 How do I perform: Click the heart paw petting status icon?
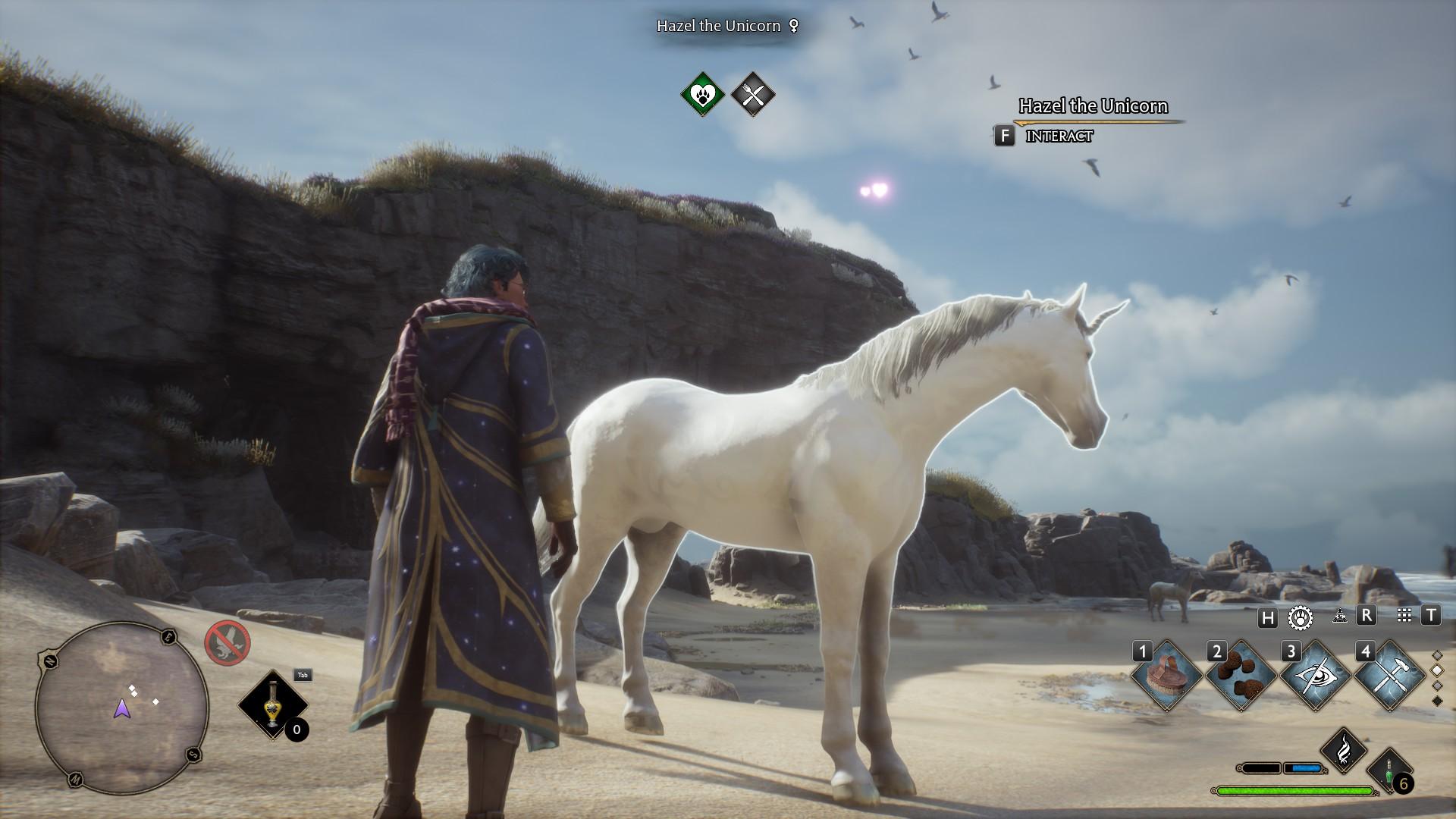click(703, 95)
